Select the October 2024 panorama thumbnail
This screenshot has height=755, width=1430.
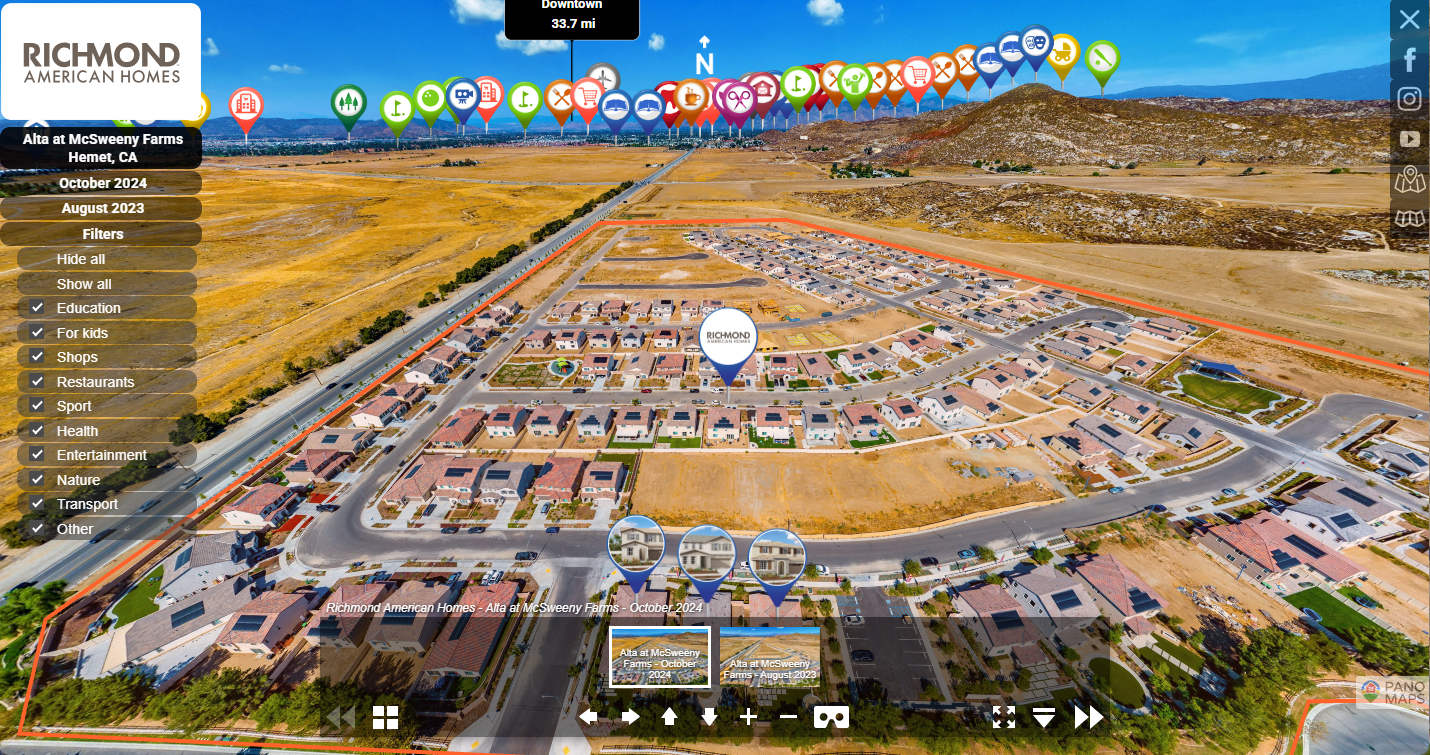pyautogui.click(x=660, y=657)
